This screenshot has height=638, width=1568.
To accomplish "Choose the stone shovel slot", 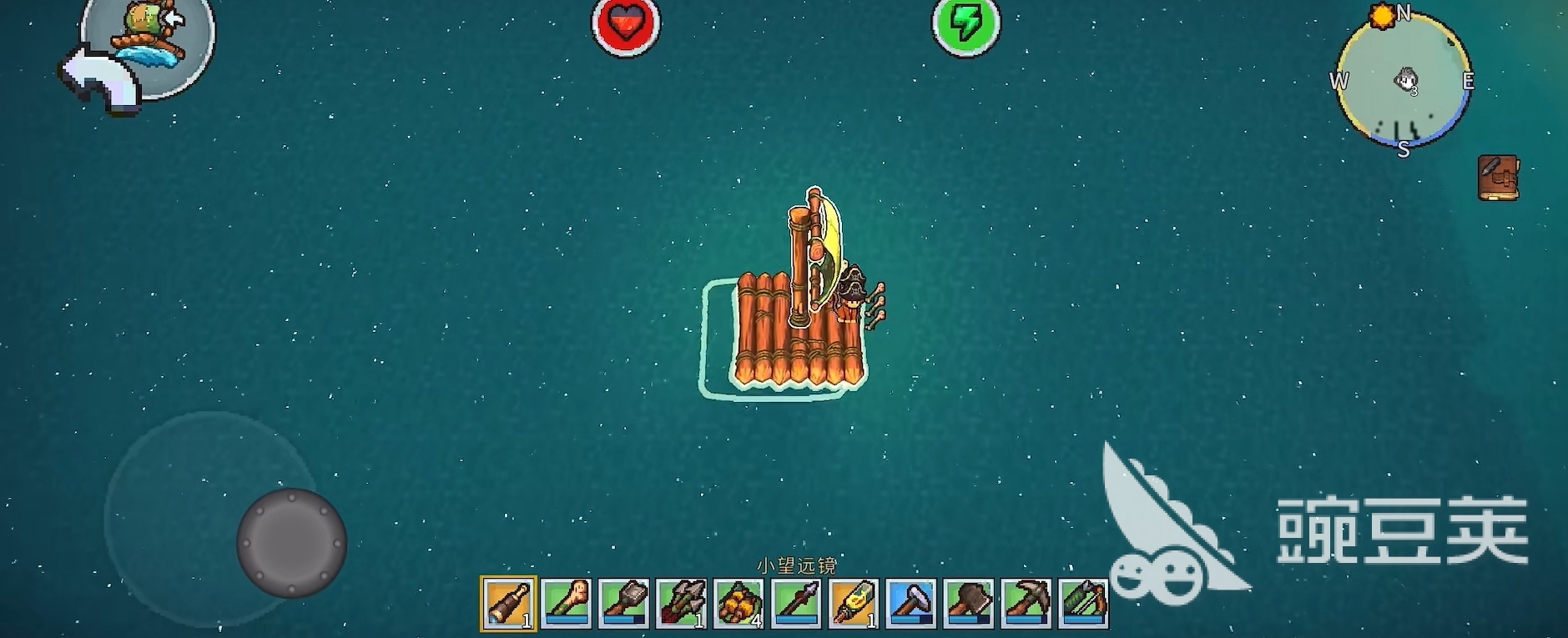I will click(x=624, y=603).
